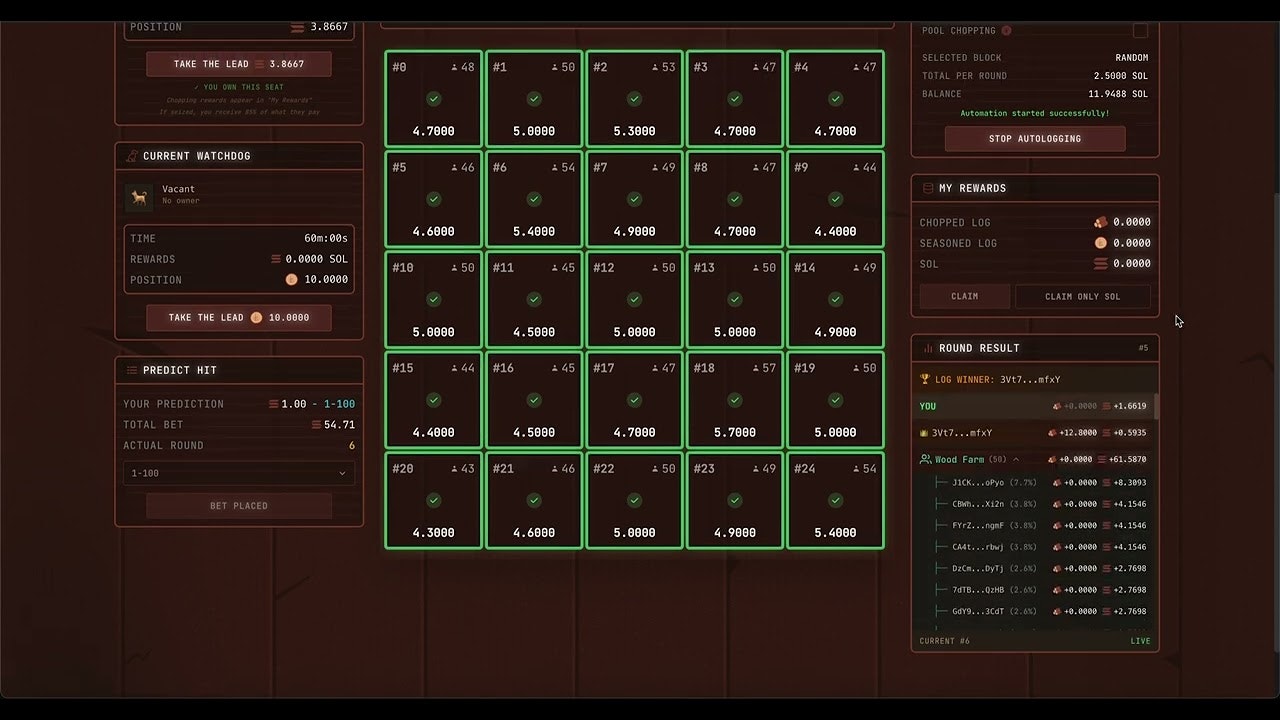Viewport: 1280px width, 720px height.
Task: Toggle the green checkmark on block #0
Action: point(433,99)
